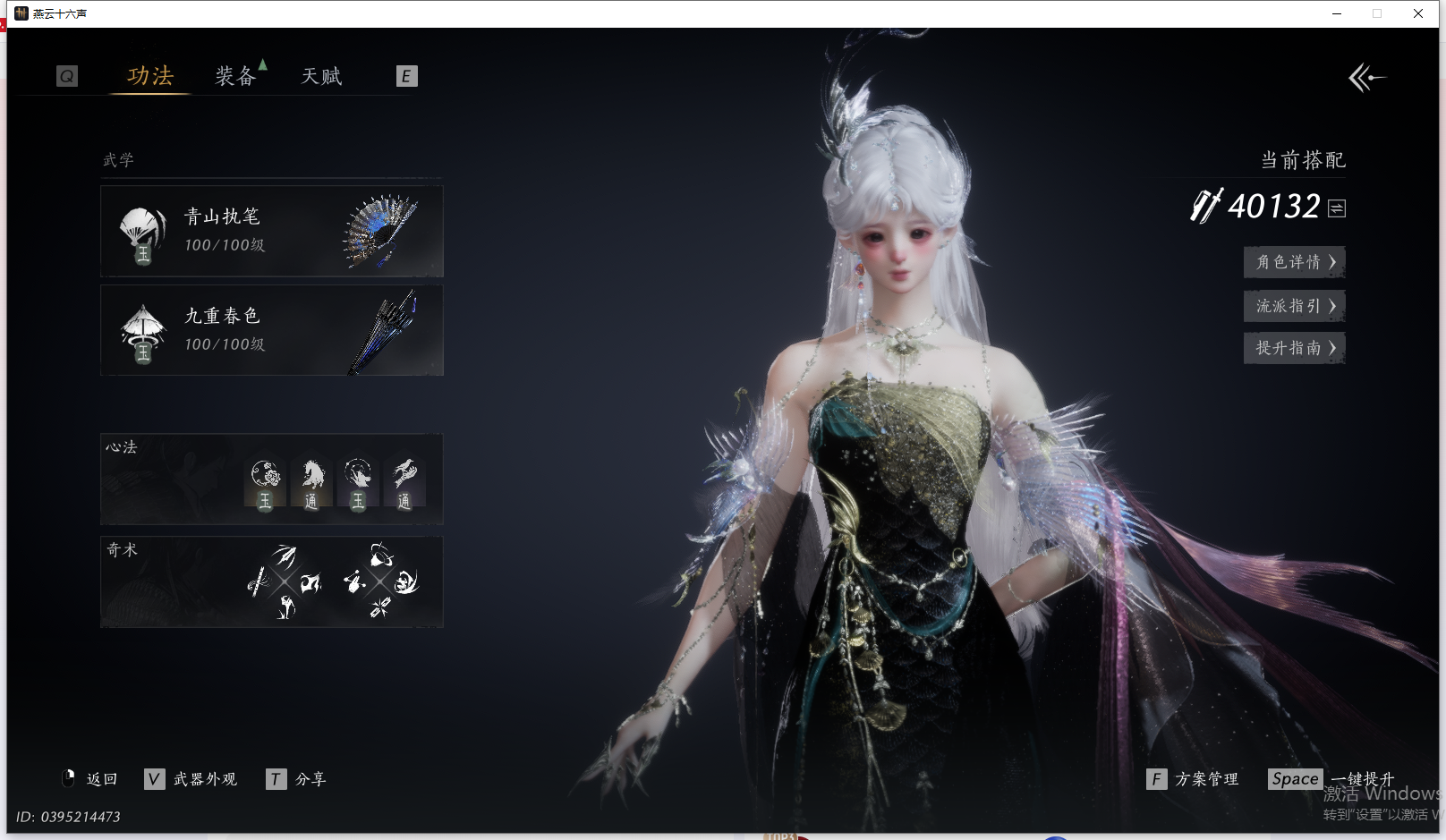1446x840 pixels.
Task: Click the back arrow in the corner
Action: [x=1365, y=78]
